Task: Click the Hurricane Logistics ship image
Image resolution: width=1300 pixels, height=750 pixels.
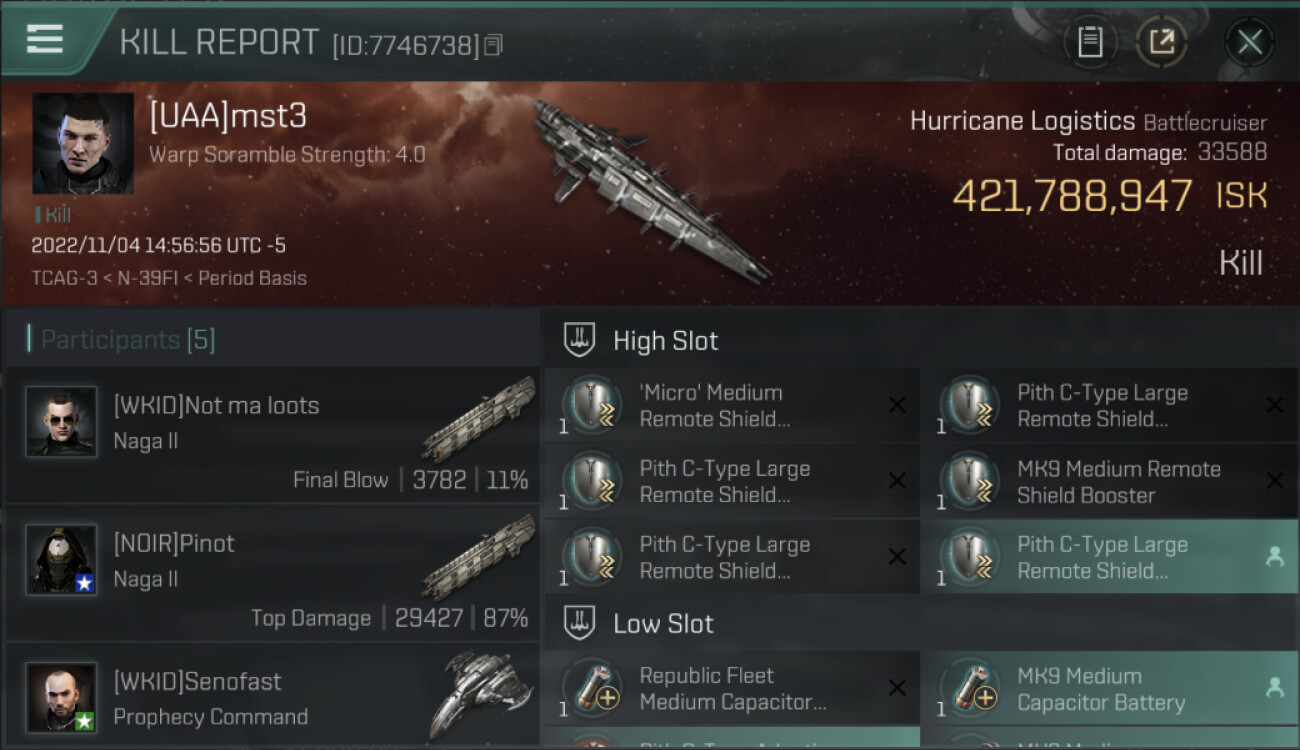Action: point(650,190)
